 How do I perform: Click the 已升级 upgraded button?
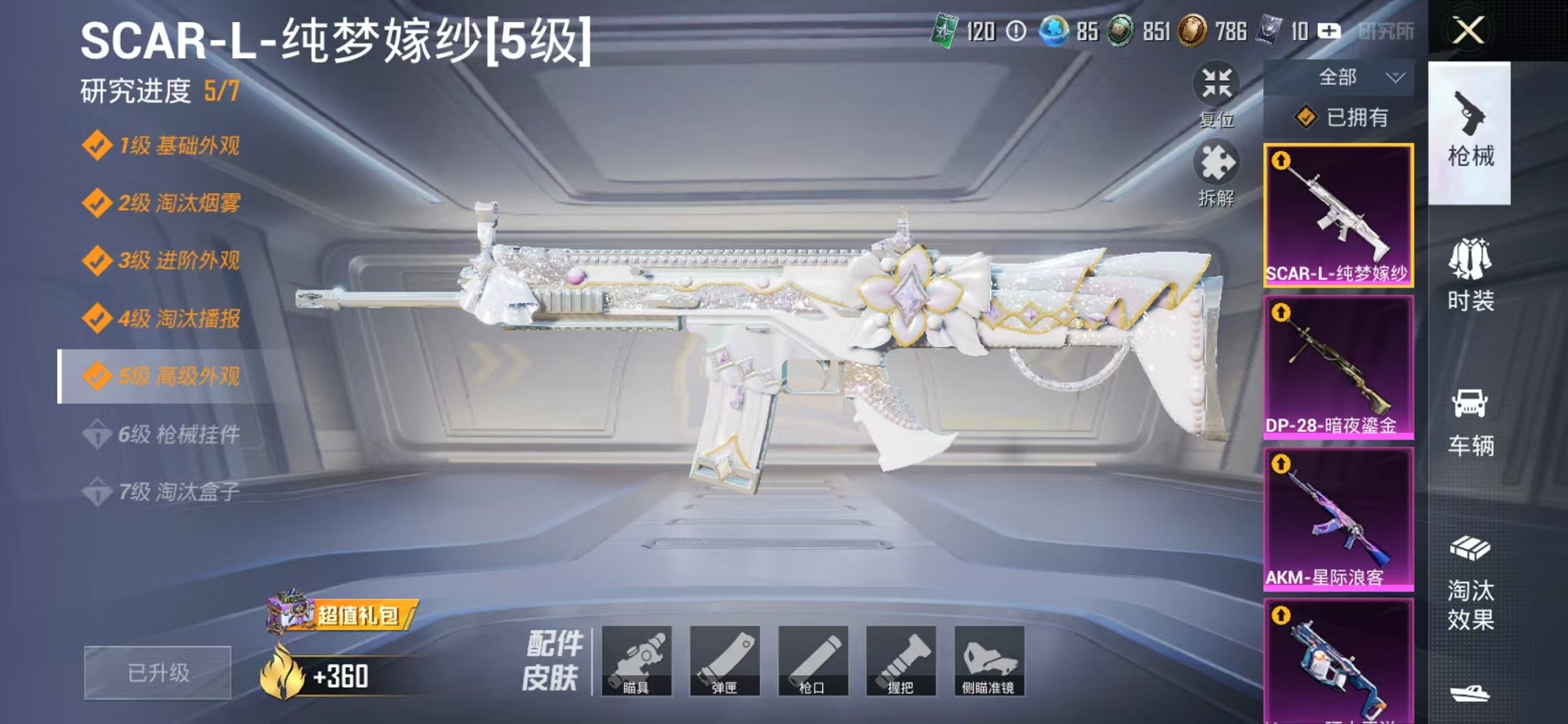click(x=157, y=674)
